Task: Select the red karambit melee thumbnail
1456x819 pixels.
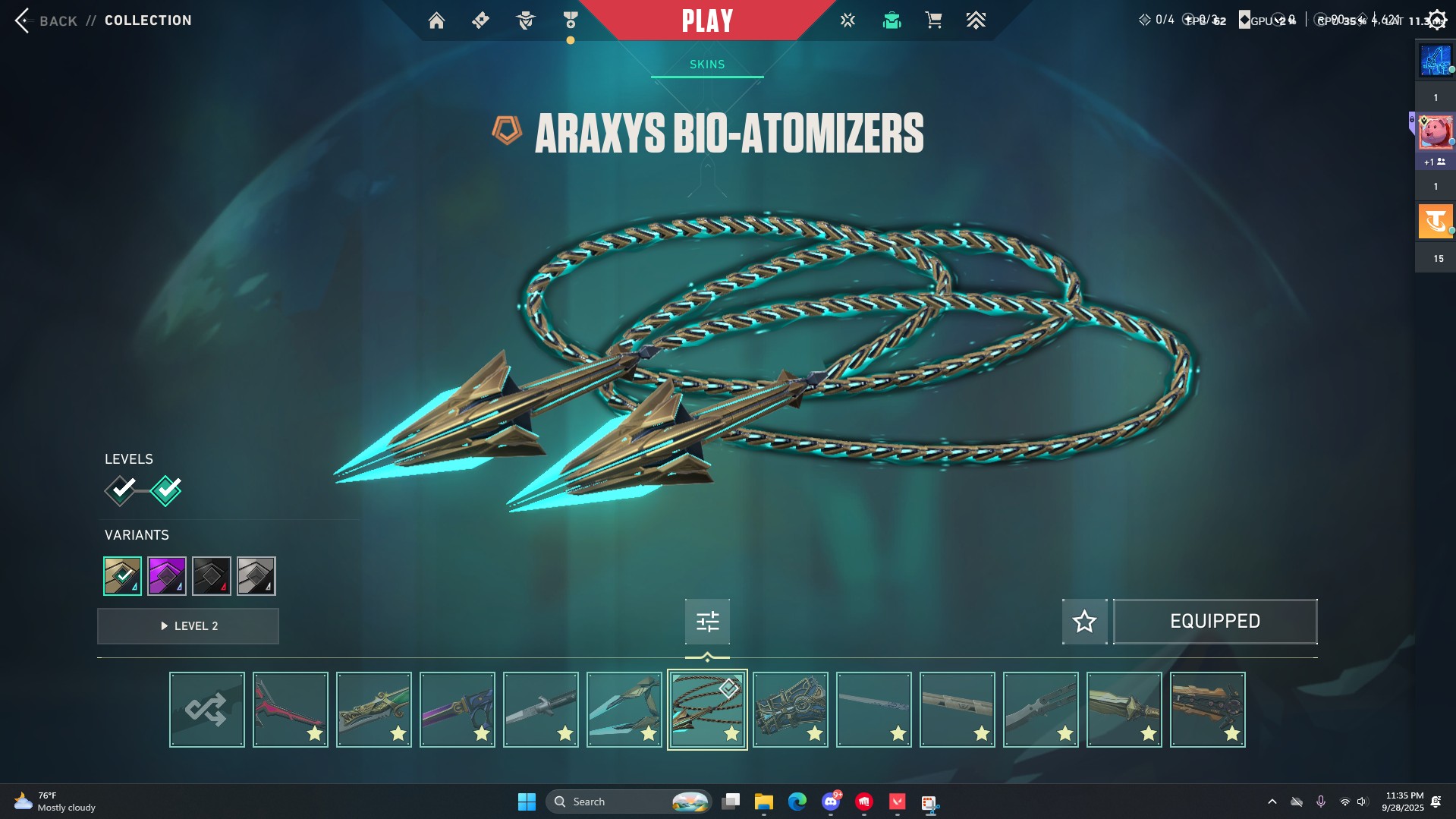Action: point(291,710)
